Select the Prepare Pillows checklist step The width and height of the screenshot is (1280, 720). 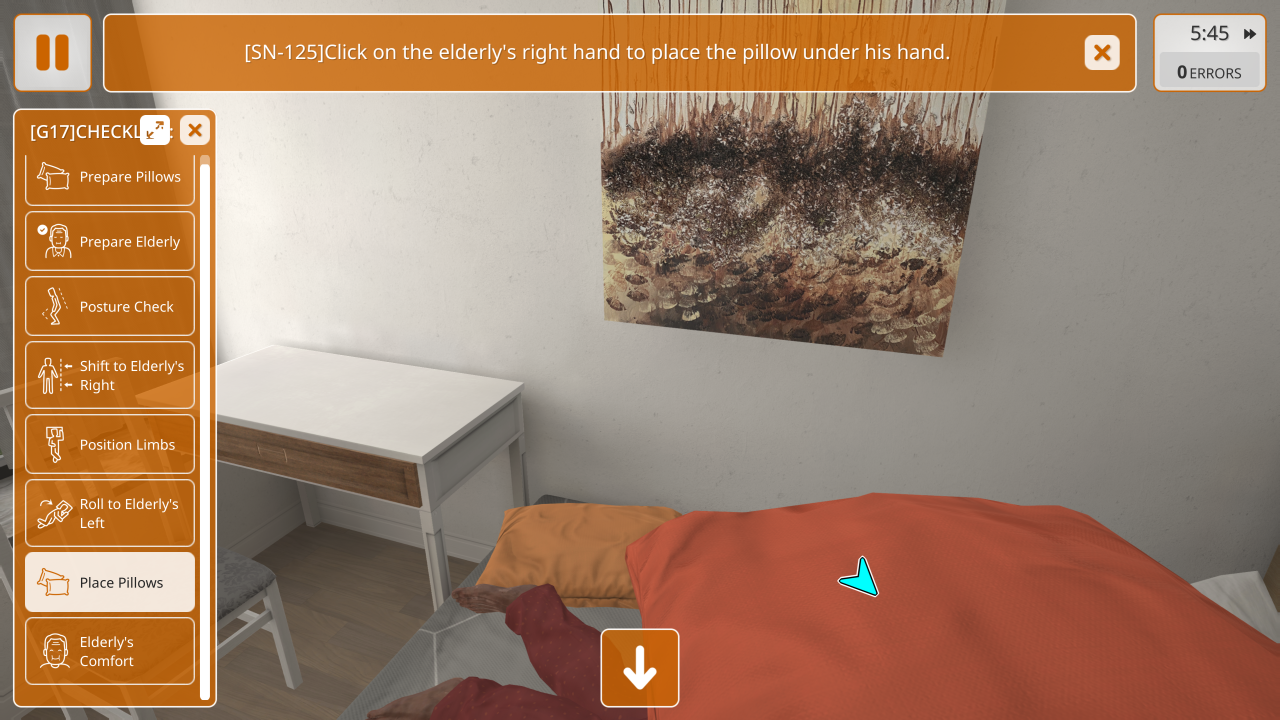(x=110, y=177)
